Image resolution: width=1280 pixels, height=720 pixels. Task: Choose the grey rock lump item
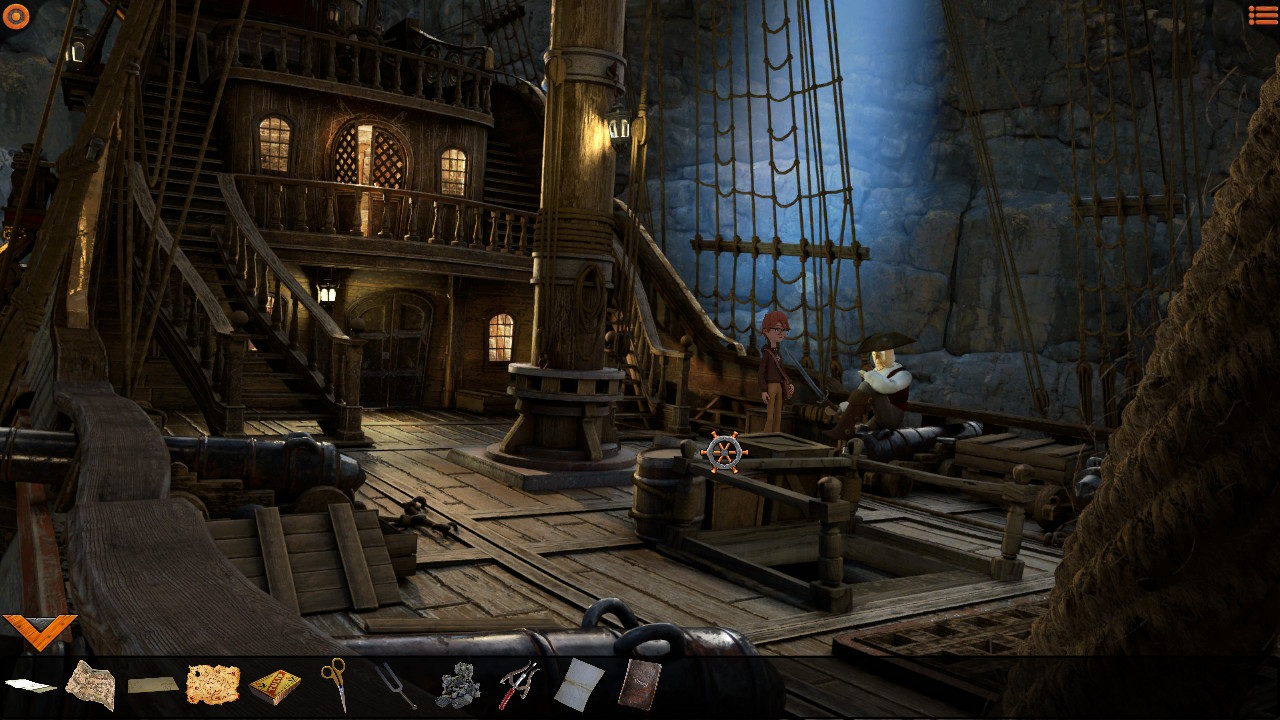[x=458, y=686]
